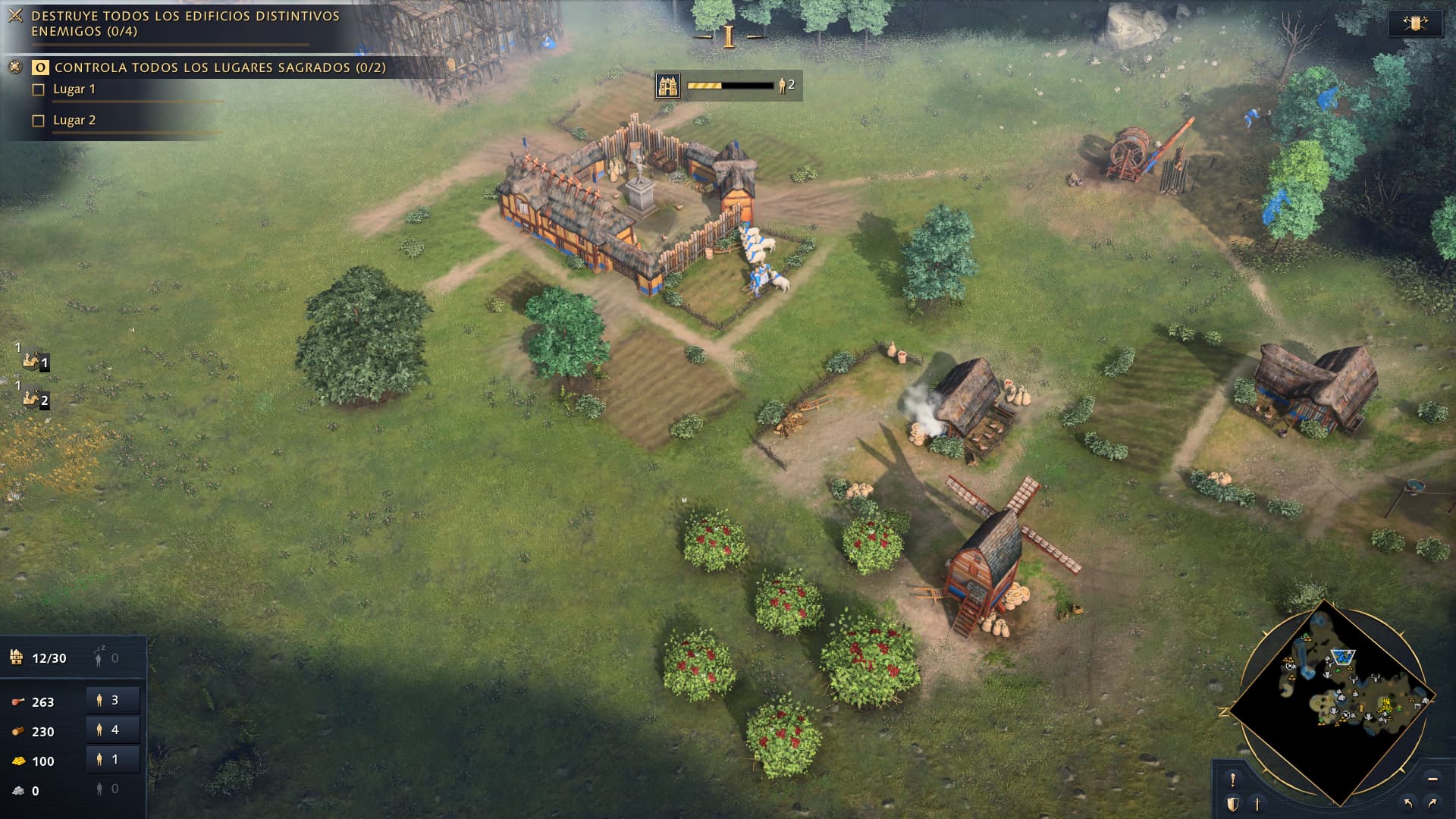Click the sword icon beside the minimap
Screen dimensions: 1456x819
coord(1257,804)
